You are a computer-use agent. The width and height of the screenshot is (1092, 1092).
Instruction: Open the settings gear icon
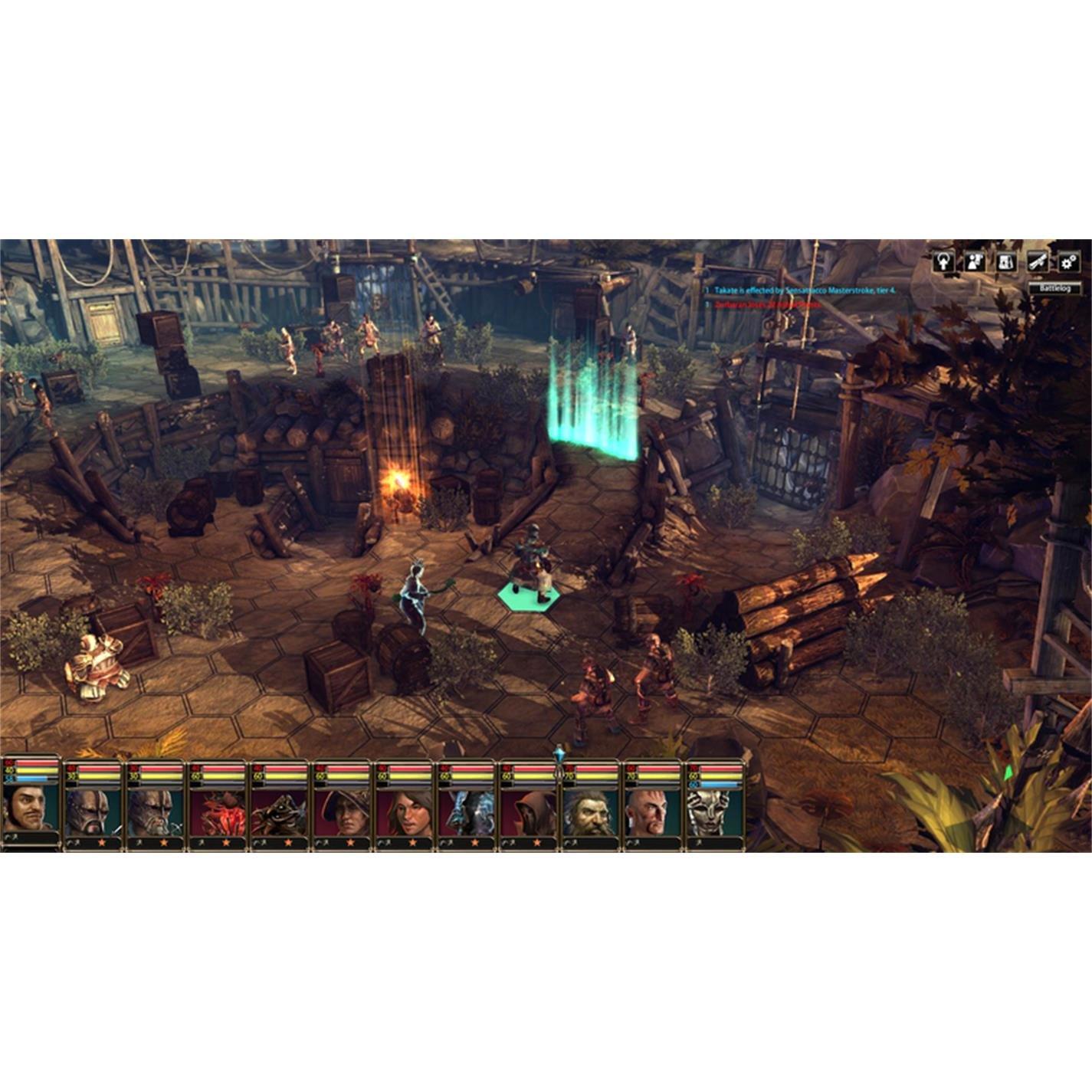click(x=1068, y=262)
